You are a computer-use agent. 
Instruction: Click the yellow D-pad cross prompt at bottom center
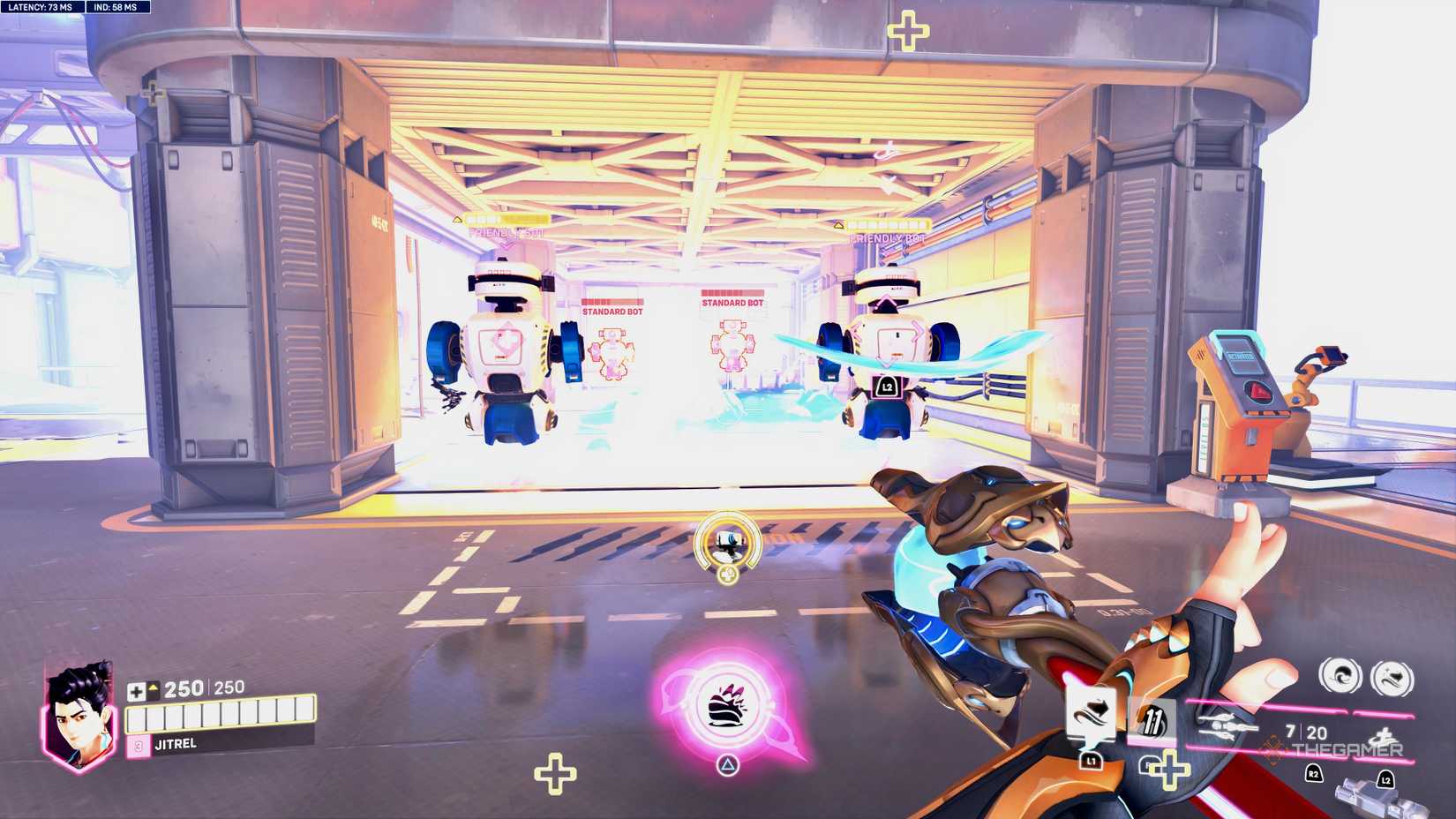tap(556, 774)
